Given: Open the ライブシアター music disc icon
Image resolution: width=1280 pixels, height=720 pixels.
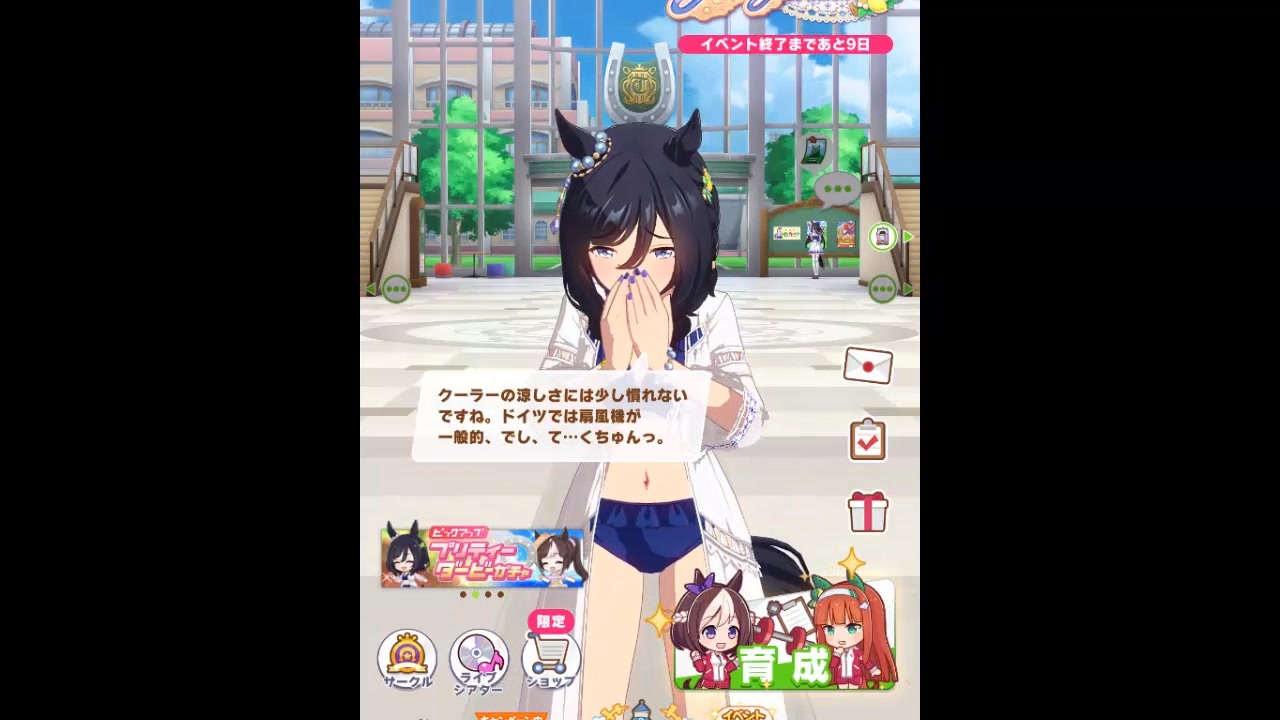Looking at the screenshot, I should (x=478, y=657).
